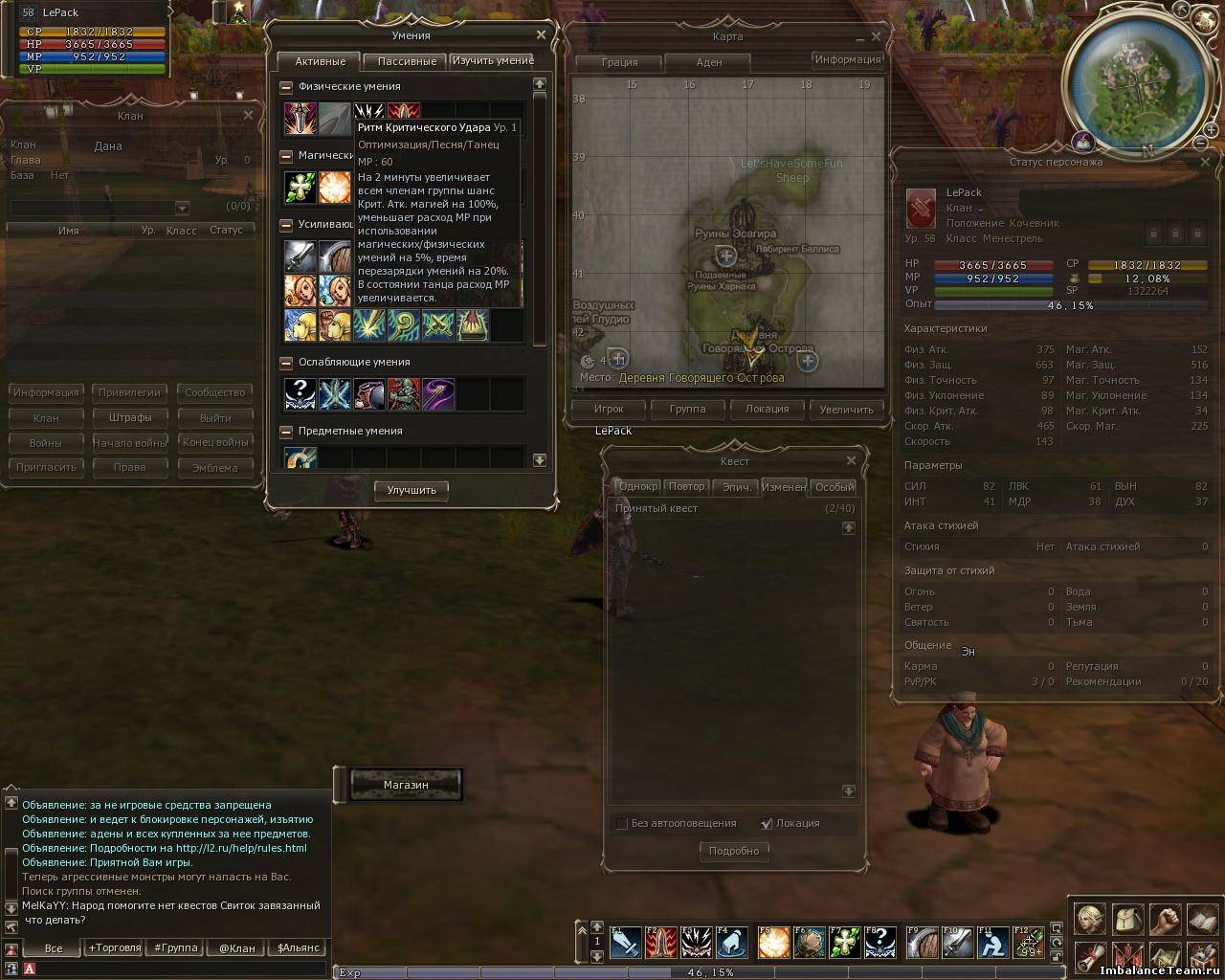The width and height of the screenshot is (1225, 980).
Task: Close the Статус персонажа window
Action: point(1205,162)
